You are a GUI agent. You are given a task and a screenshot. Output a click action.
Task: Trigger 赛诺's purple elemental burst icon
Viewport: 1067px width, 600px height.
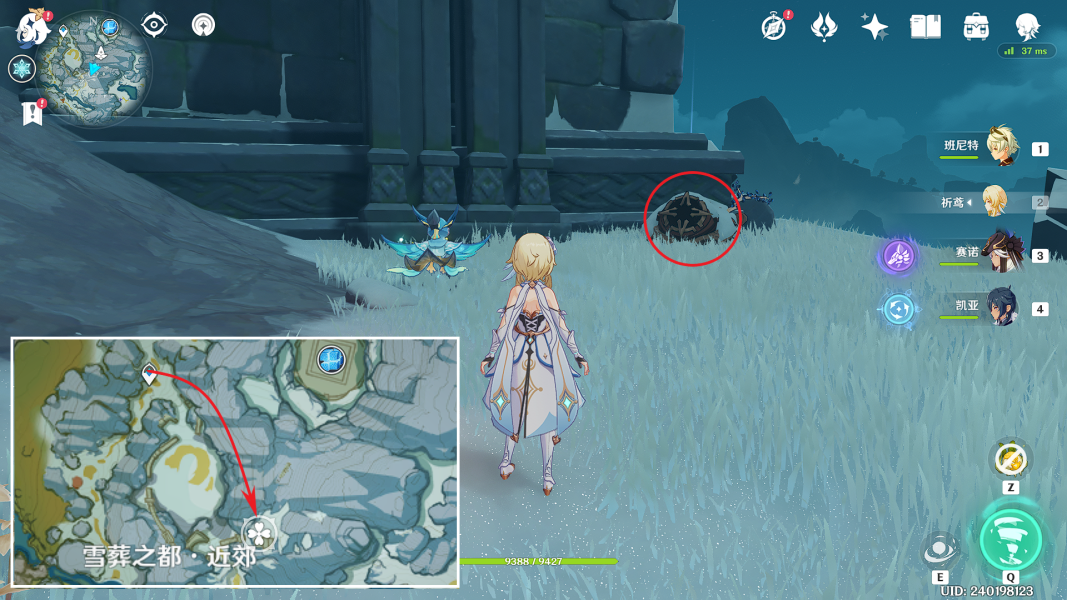click(x=898, y=256)
